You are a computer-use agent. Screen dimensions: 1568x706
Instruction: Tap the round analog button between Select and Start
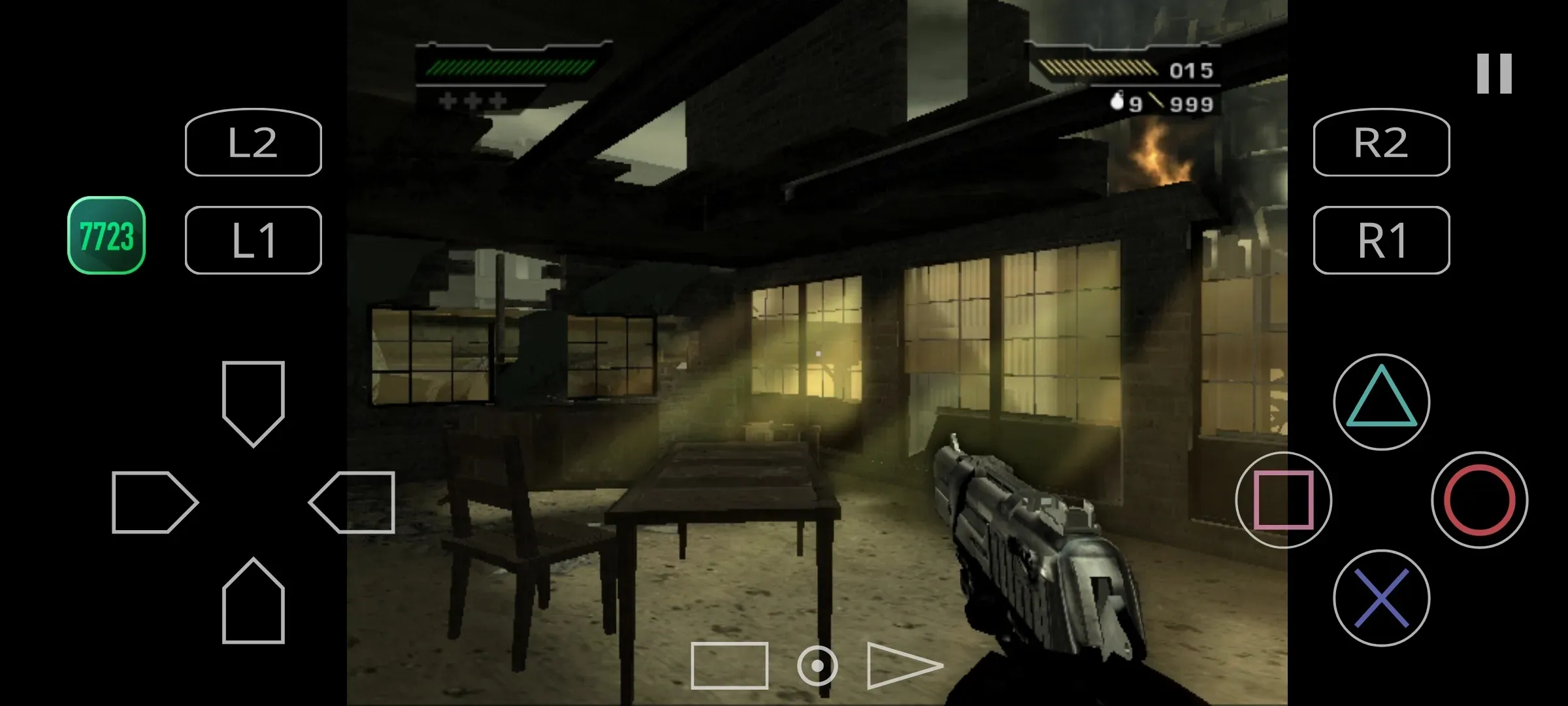(x=817, y=665)
